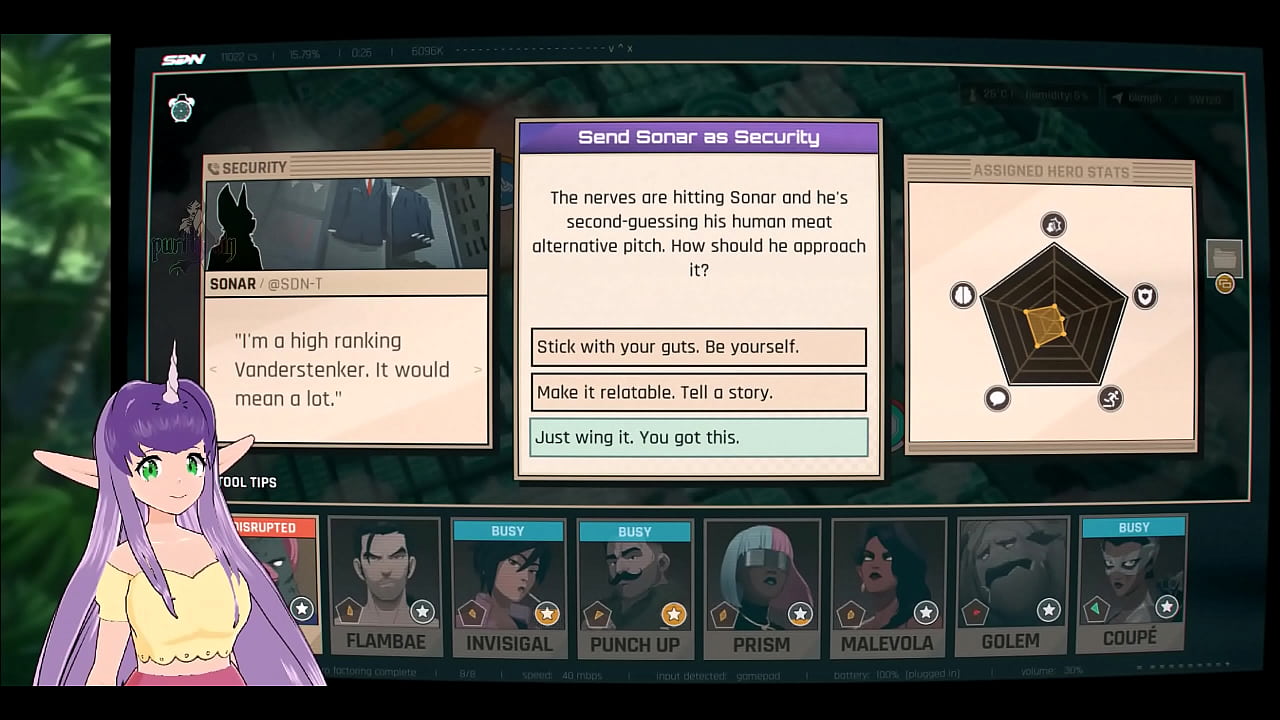The image size is (1280, 720).
Task: Choose "Stick with your guts. Be yourself."
Action: pos(698,347)
